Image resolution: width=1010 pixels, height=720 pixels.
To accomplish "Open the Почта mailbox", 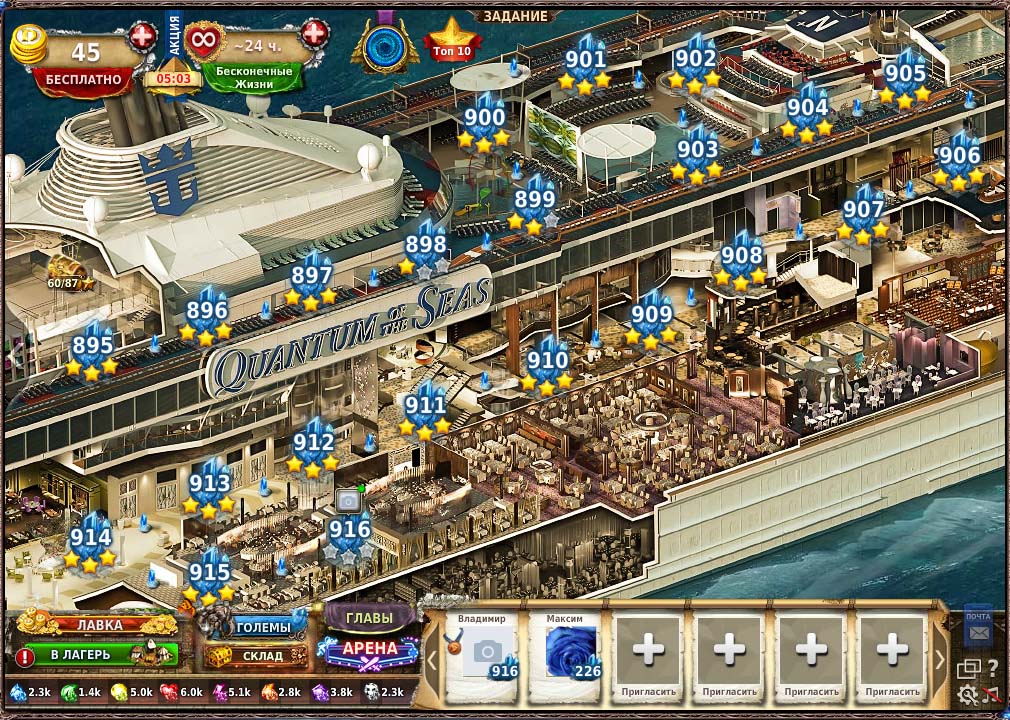I will tap(978, 627).
